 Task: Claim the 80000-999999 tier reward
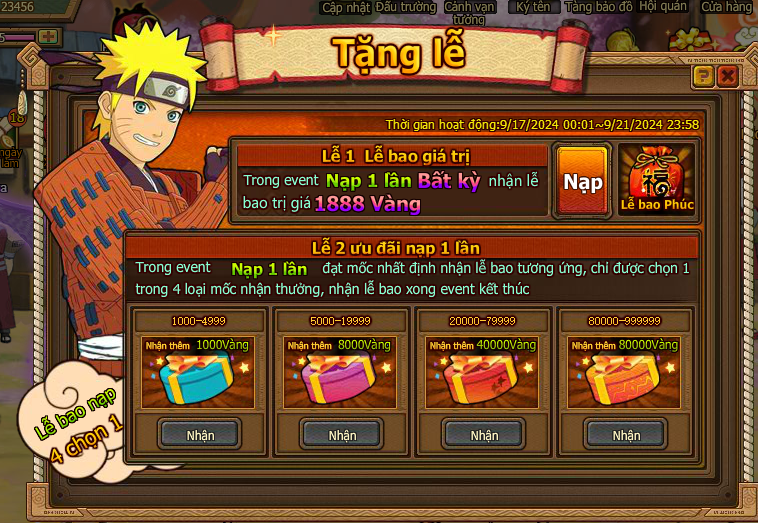pyautogui.click(x=626, y=434)
